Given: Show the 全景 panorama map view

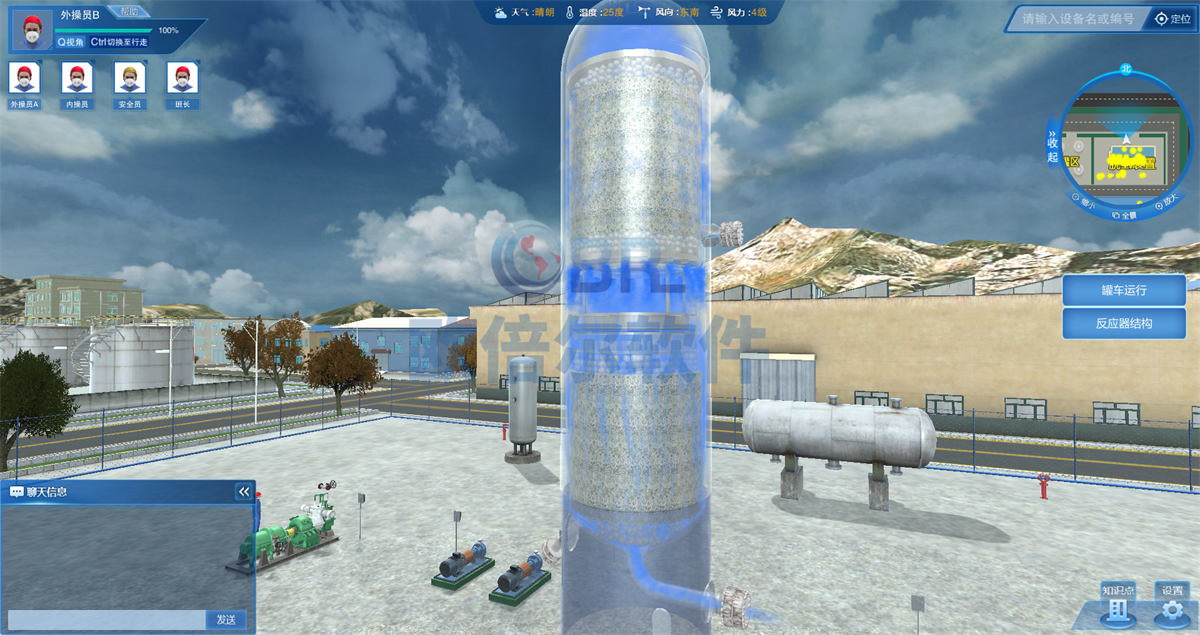Looking at the screenshot, I should coord(1125,214).
